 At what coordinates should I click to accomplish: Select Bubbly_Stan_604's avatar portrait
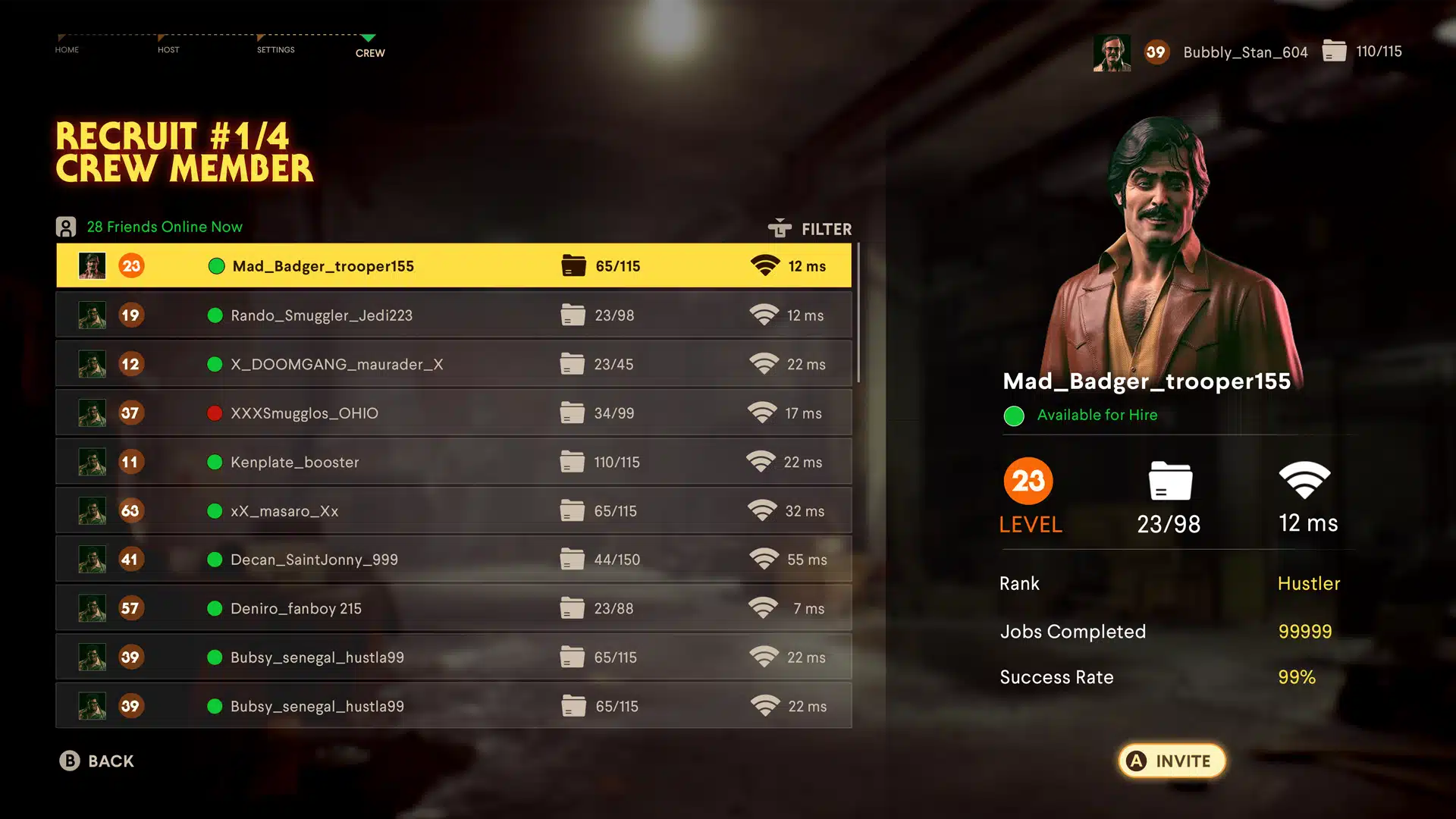coord(1112,52)
